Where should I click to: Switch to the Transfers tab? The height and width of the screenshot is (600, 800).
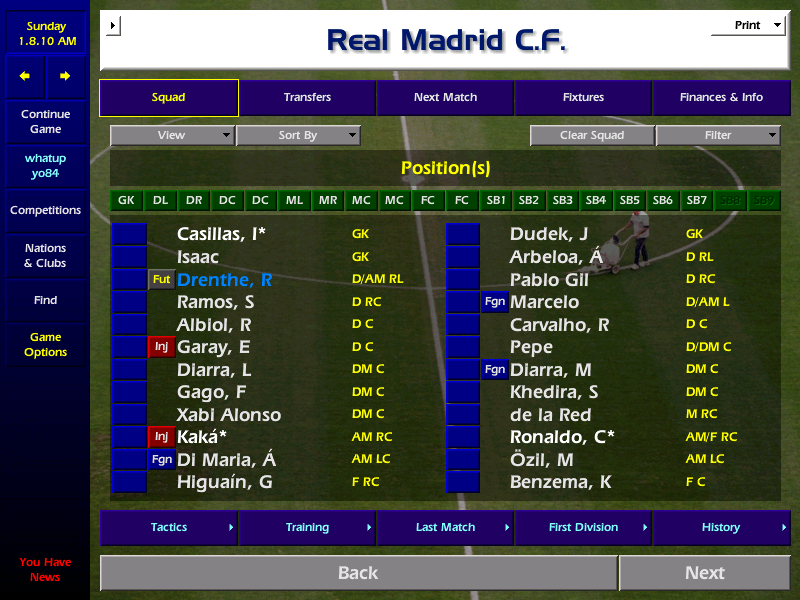[307, 98]
